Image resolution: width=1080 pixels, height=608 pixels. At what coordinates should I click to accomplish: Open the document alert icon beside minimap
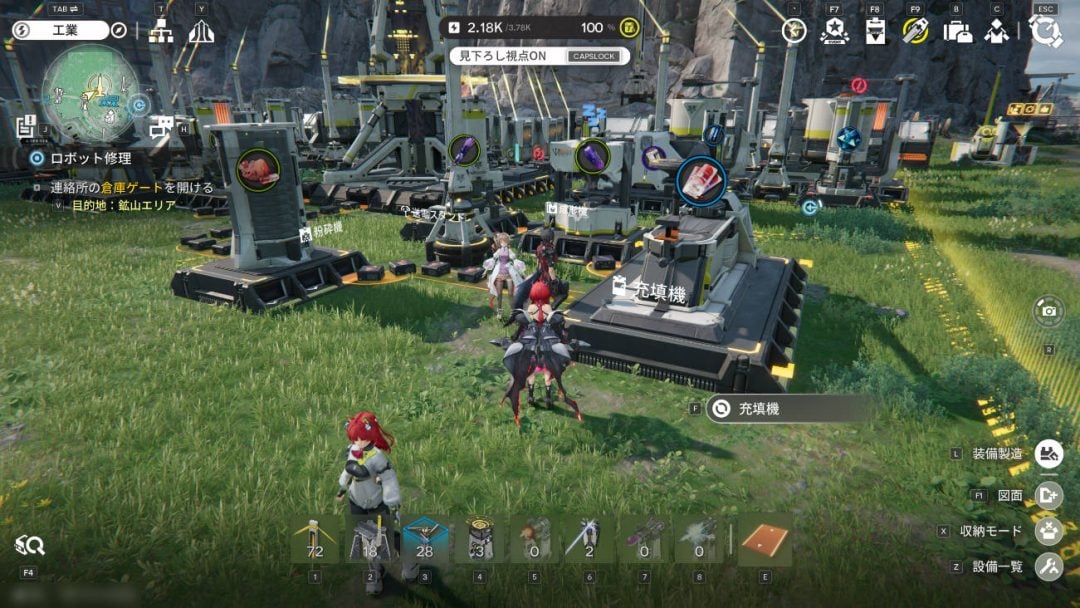(26, 126)
